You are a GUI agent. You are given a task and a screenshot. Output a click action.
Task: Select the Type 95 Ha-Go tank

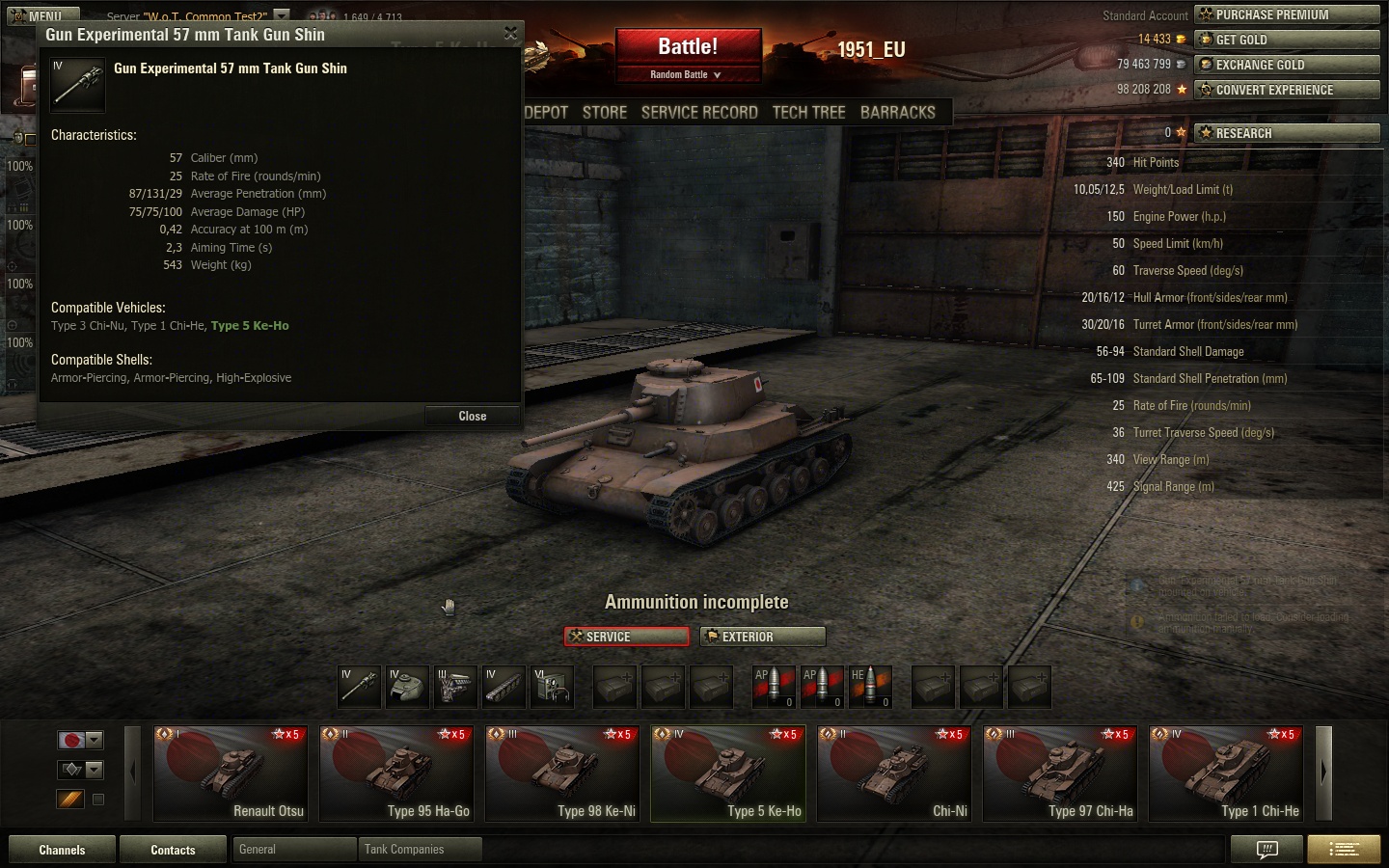396,773
